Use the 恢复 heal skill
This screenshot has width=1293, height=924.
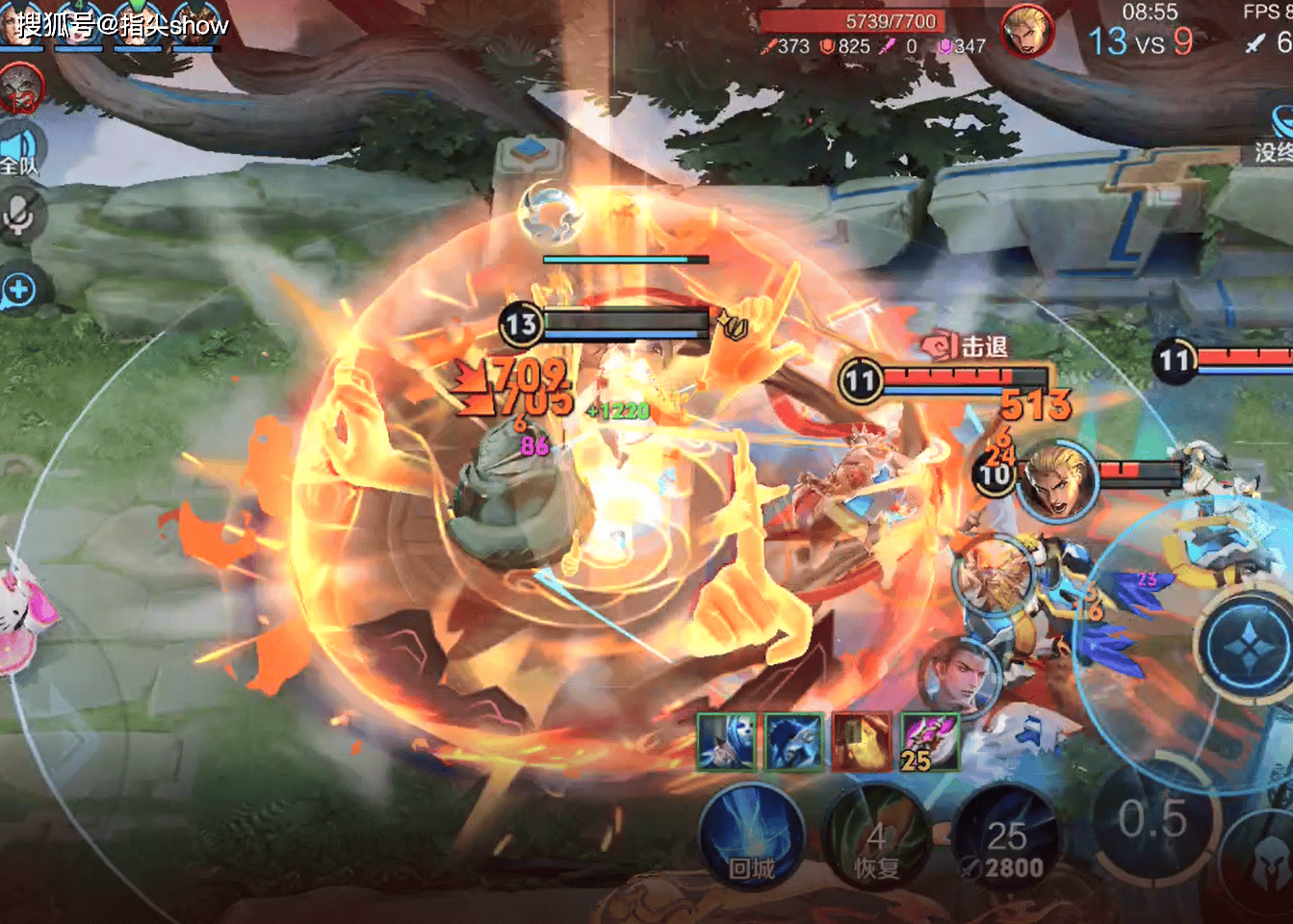[876, 835]
